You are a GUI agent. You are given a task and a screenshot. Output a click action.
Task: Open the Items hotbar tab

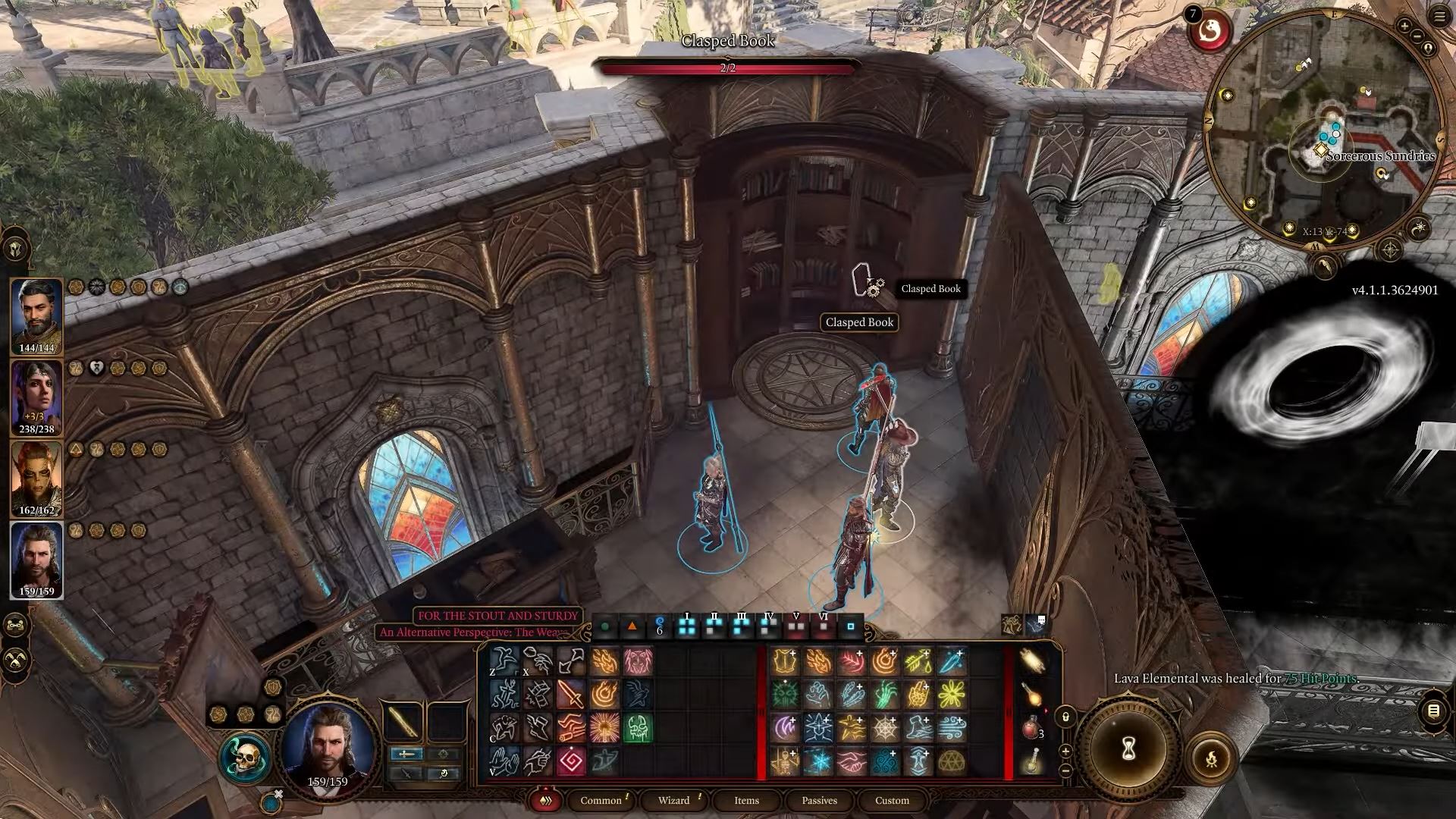[746, 800]
